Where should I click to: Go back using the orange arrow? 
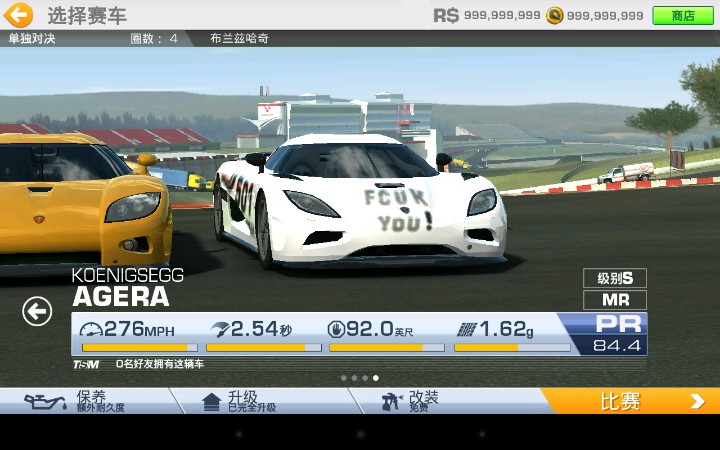pyautogui.click(x=19, y=15)
